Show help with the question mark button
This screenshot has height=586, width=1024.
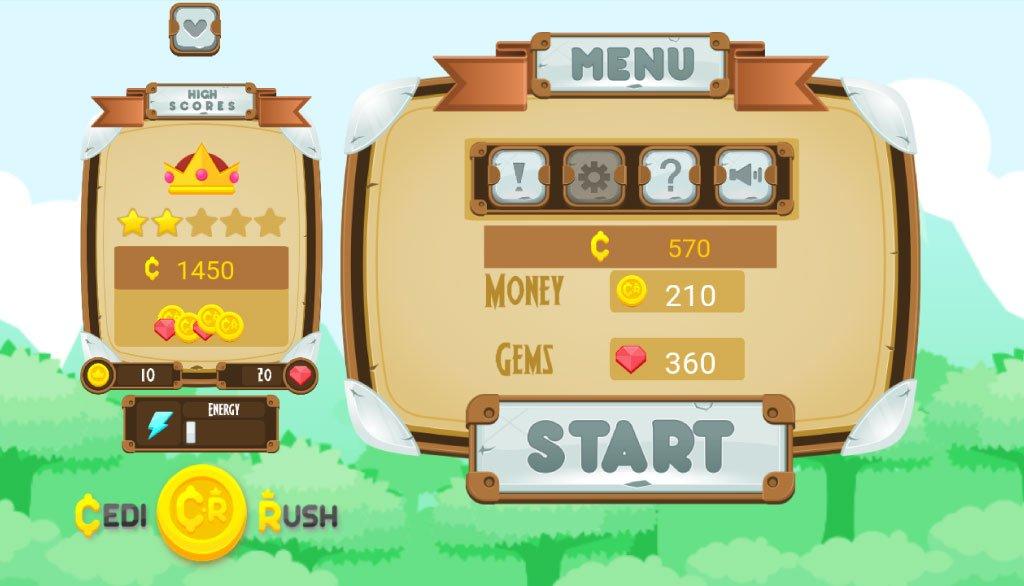click(670, 177)
